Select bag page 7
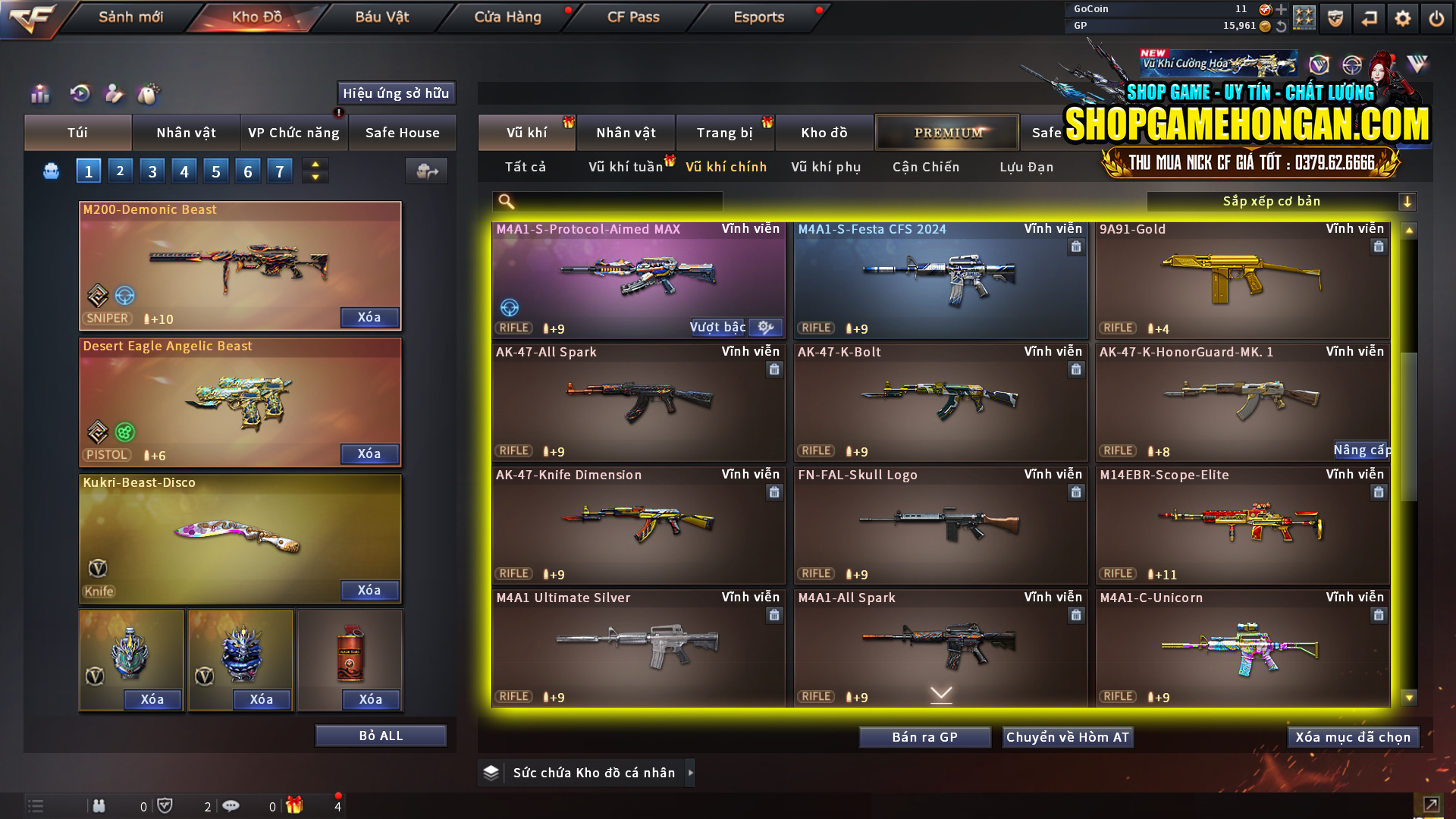Image resolution: width=1456 pixels, height=819 pixels. [280, 171]
